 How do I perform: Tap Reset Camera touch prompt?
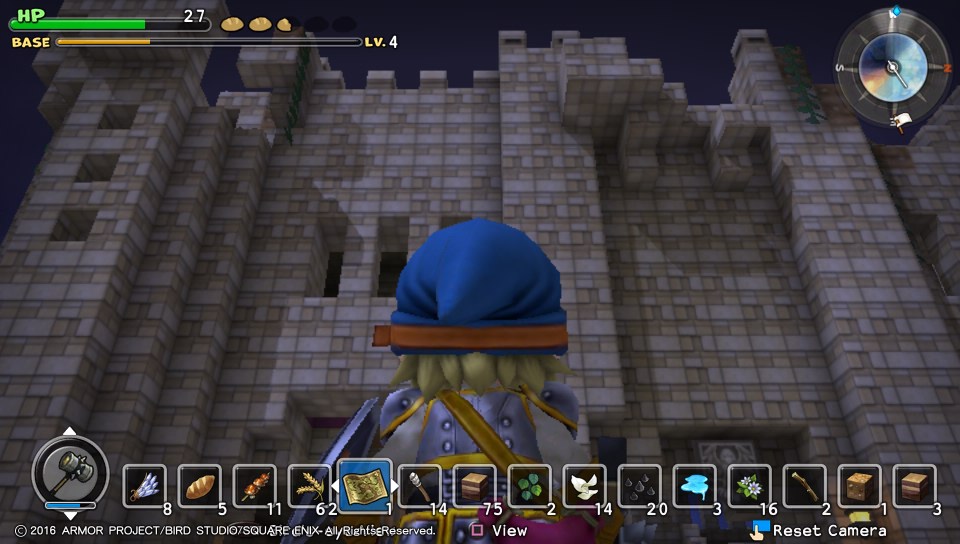click(820, 530)
